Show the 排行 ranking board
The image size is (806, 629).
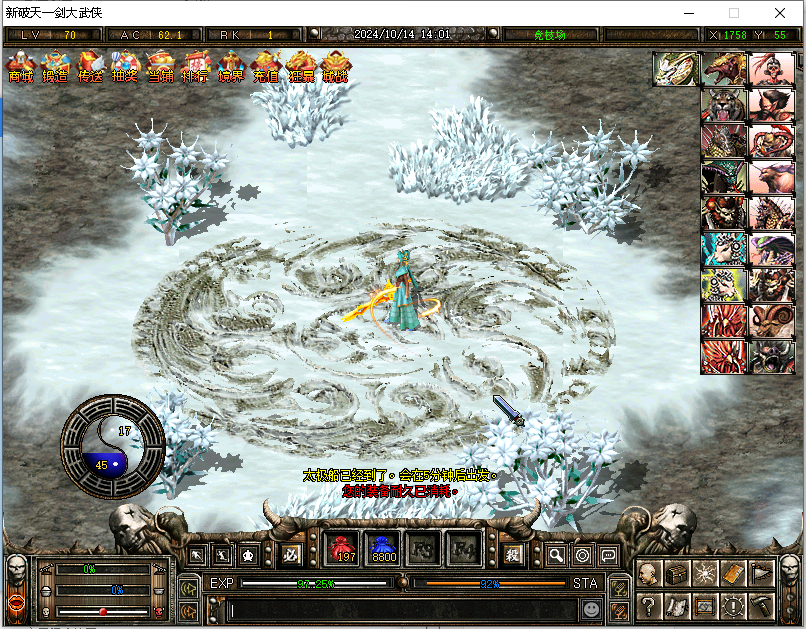(x=195, y=67)
